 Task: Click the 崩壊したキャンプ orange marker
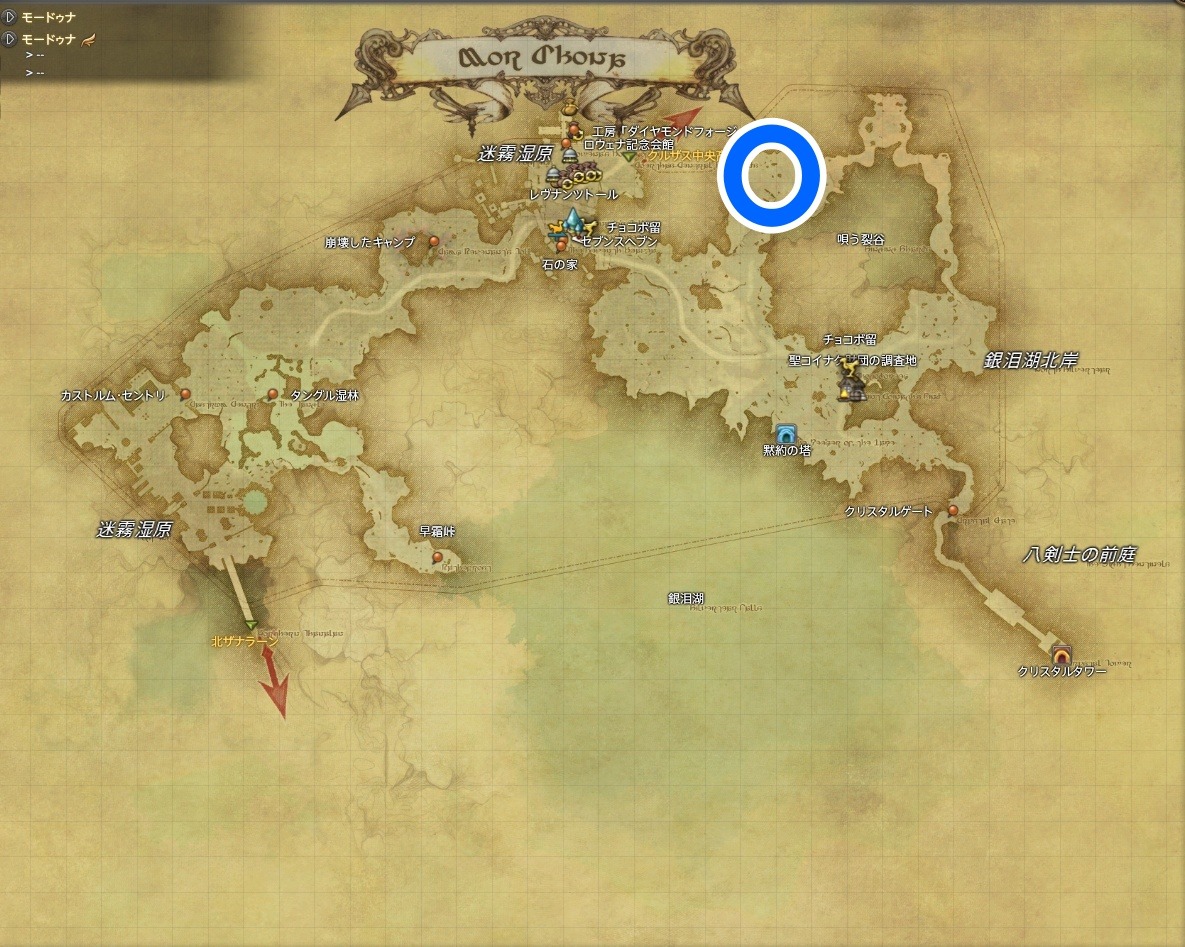[433, 241]
